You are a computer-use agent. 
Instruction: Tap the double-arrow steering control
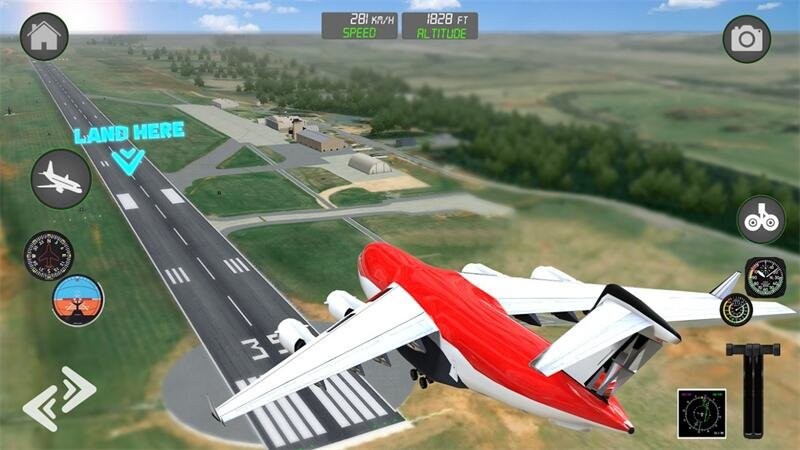[x=59, y=398]
